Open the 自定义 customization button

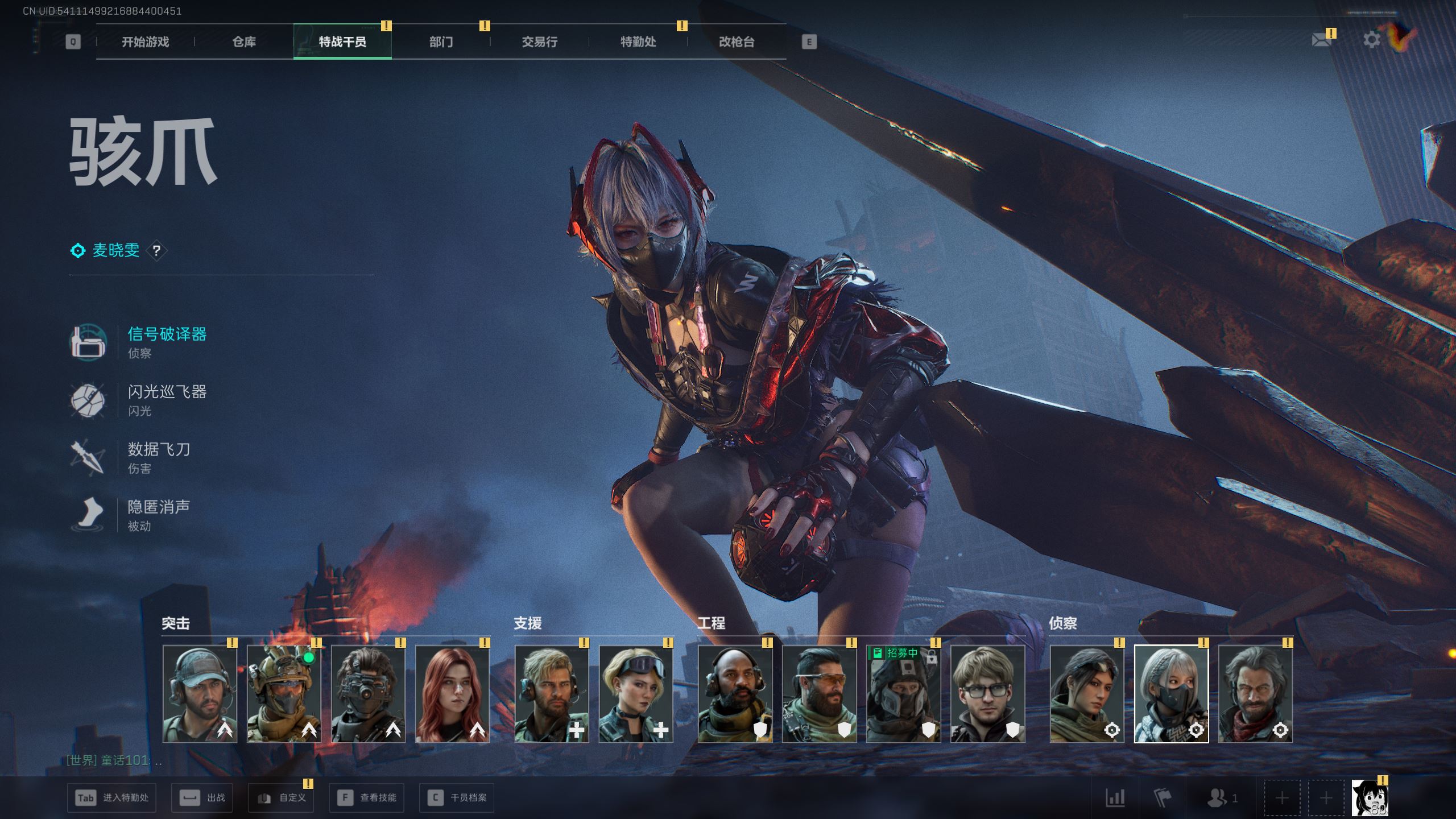pyautogui.click(x=282, y=798)
